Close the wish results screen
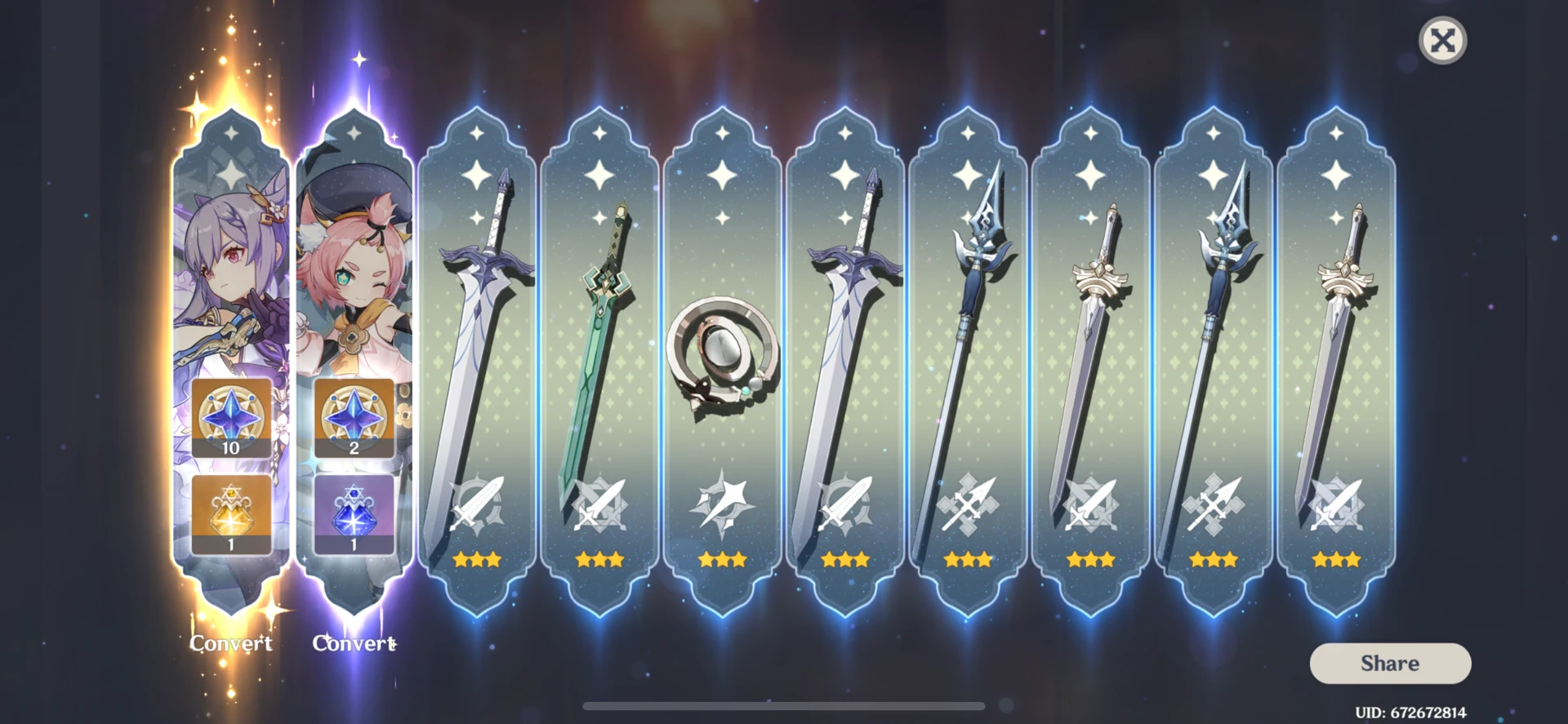The height and width of the screenshot is (724, 1568). [1443, 39]
